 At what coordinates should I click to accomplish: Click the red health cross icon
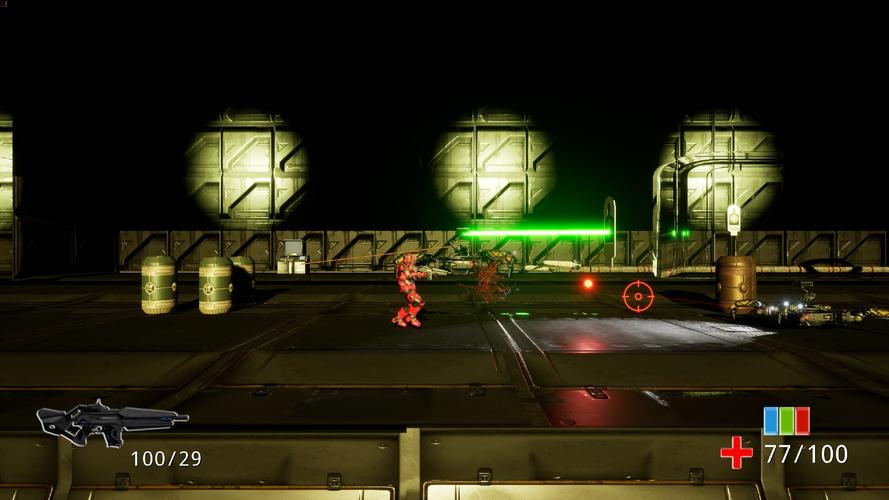pos(737,453)
